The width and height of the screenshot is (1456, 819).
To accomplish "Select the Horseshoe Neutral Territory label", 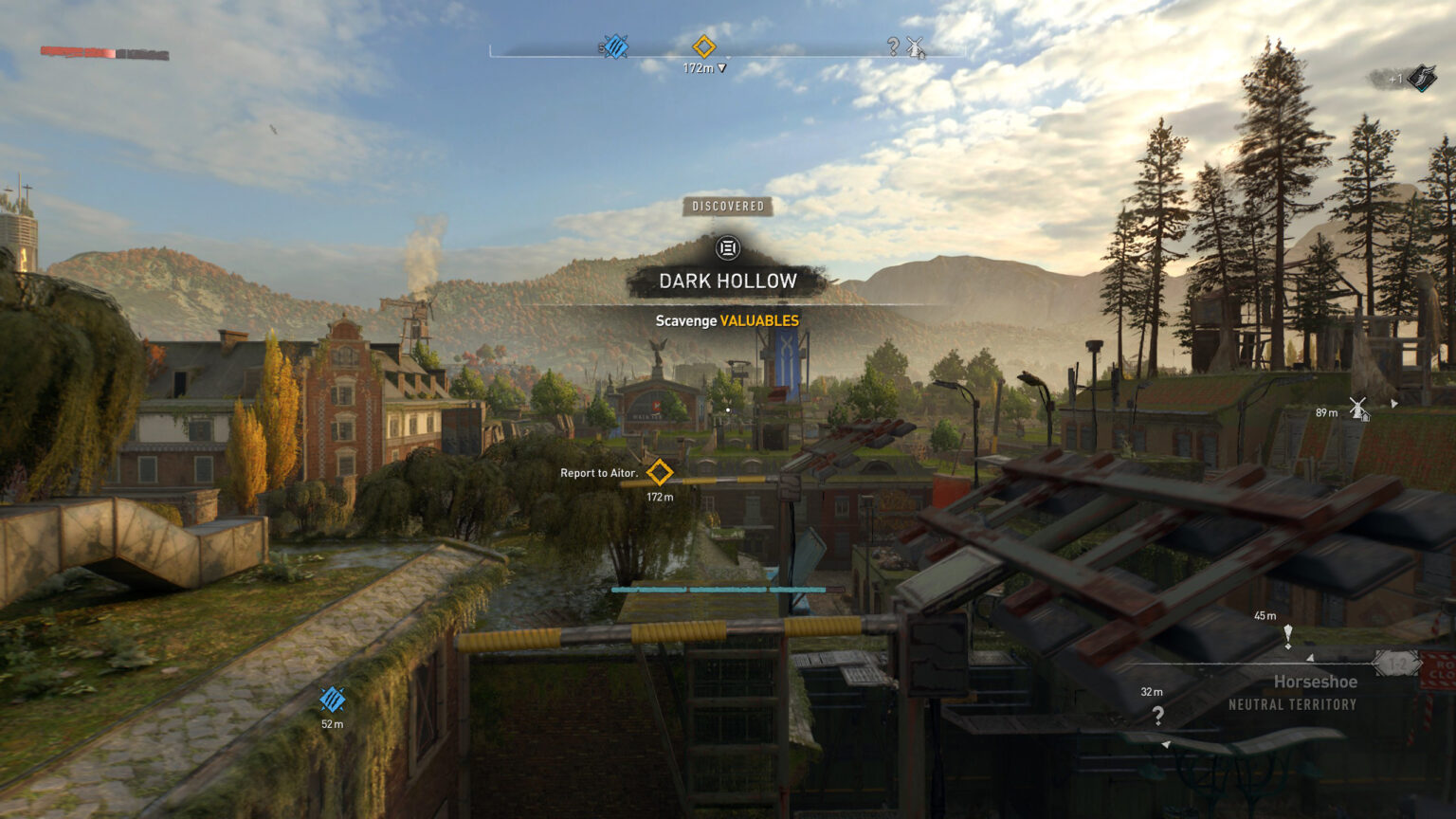I will [1316, 692].
